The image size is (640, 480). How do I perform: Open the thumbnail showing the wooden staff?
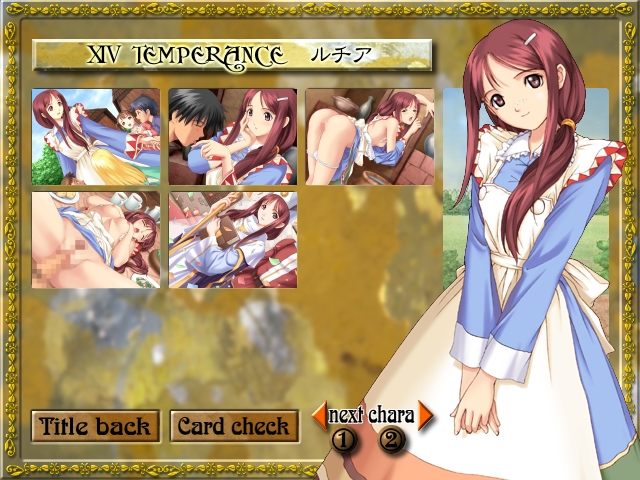point(232,240)
